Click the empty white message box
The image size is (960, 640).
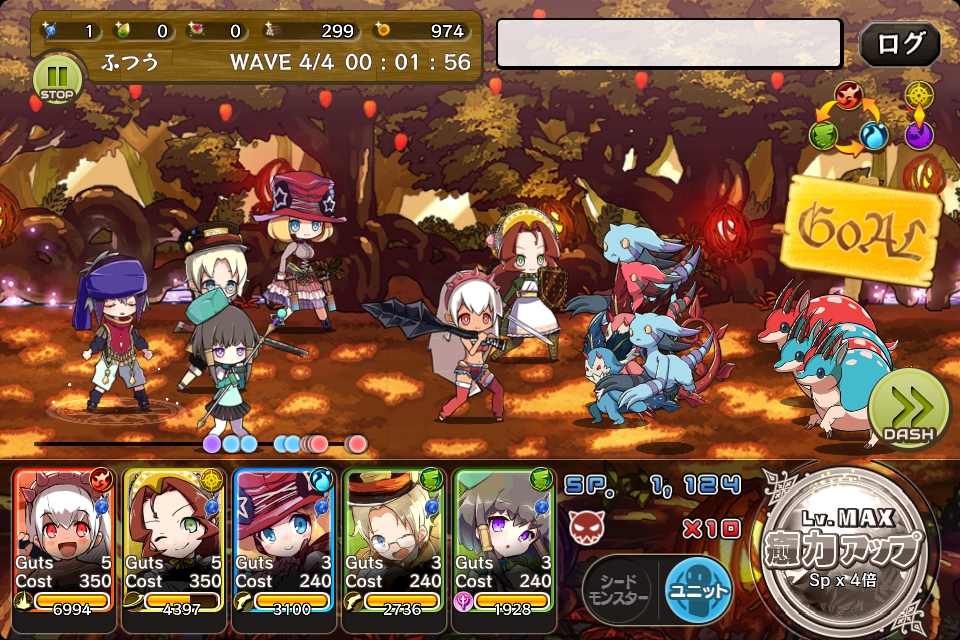tap(669, 44)
